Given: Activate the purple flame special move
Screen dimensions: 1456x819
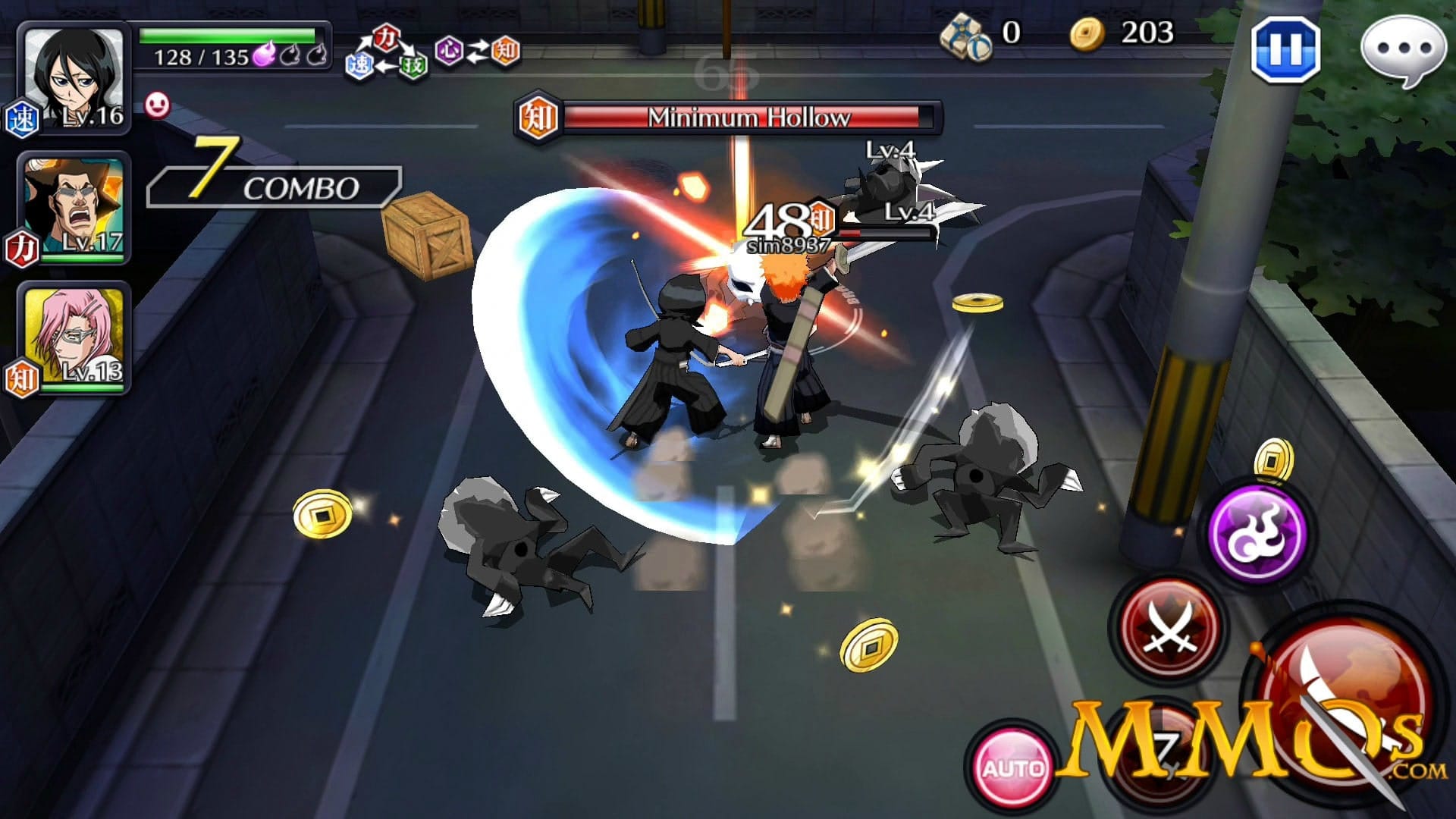Looking at the screenshot, I should pos(1258,532).
